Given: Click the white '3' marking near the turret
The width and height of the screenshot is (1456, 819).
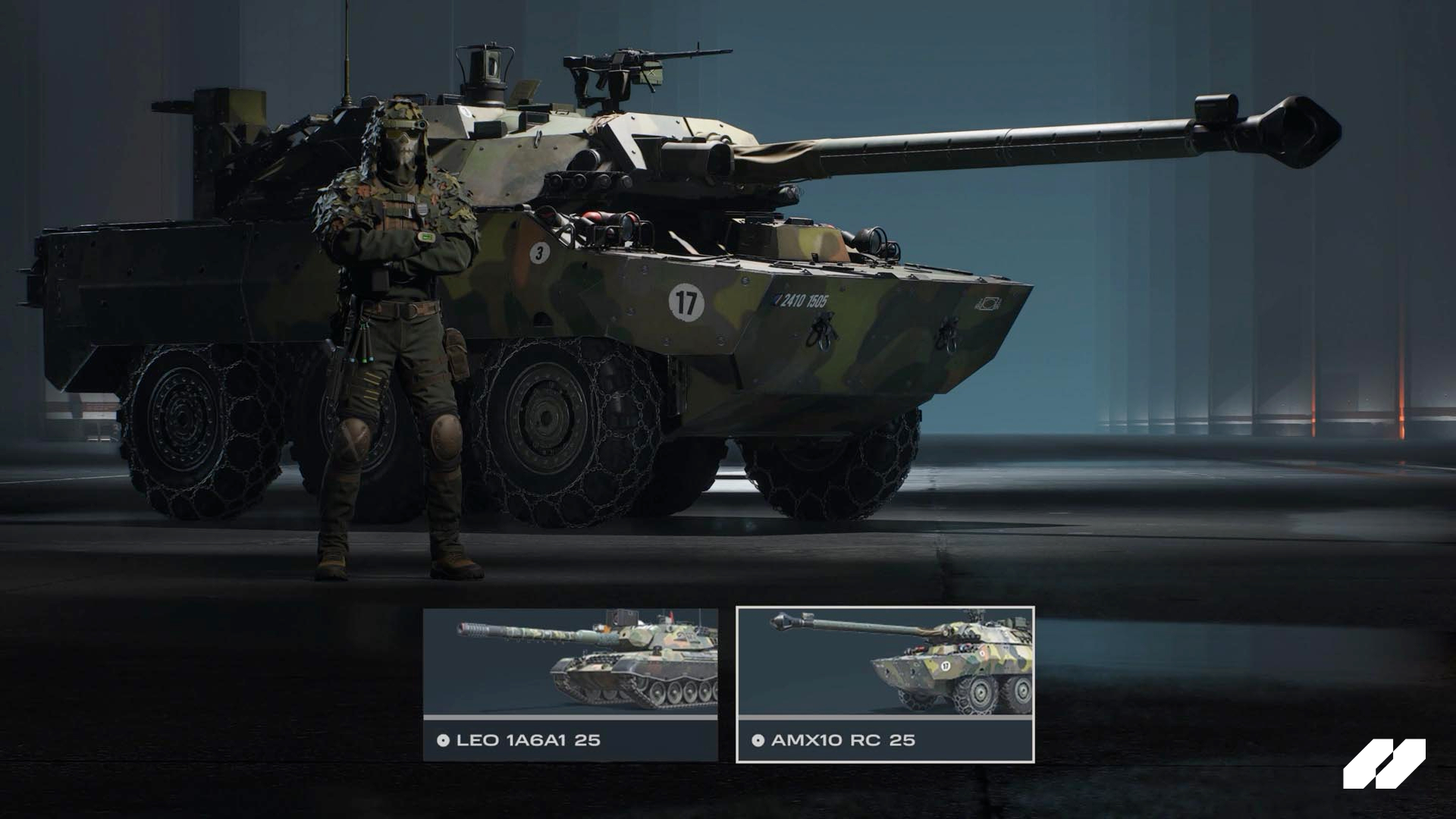Looking at the screenshot, I should click(538, 253).
